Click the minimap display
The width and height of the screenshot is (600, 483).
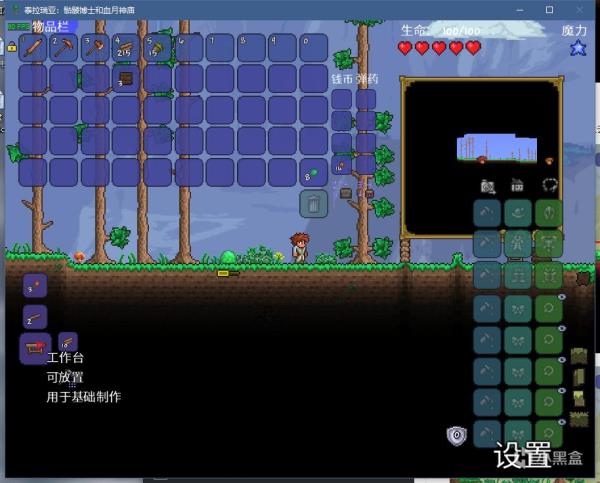click(481, 158)
